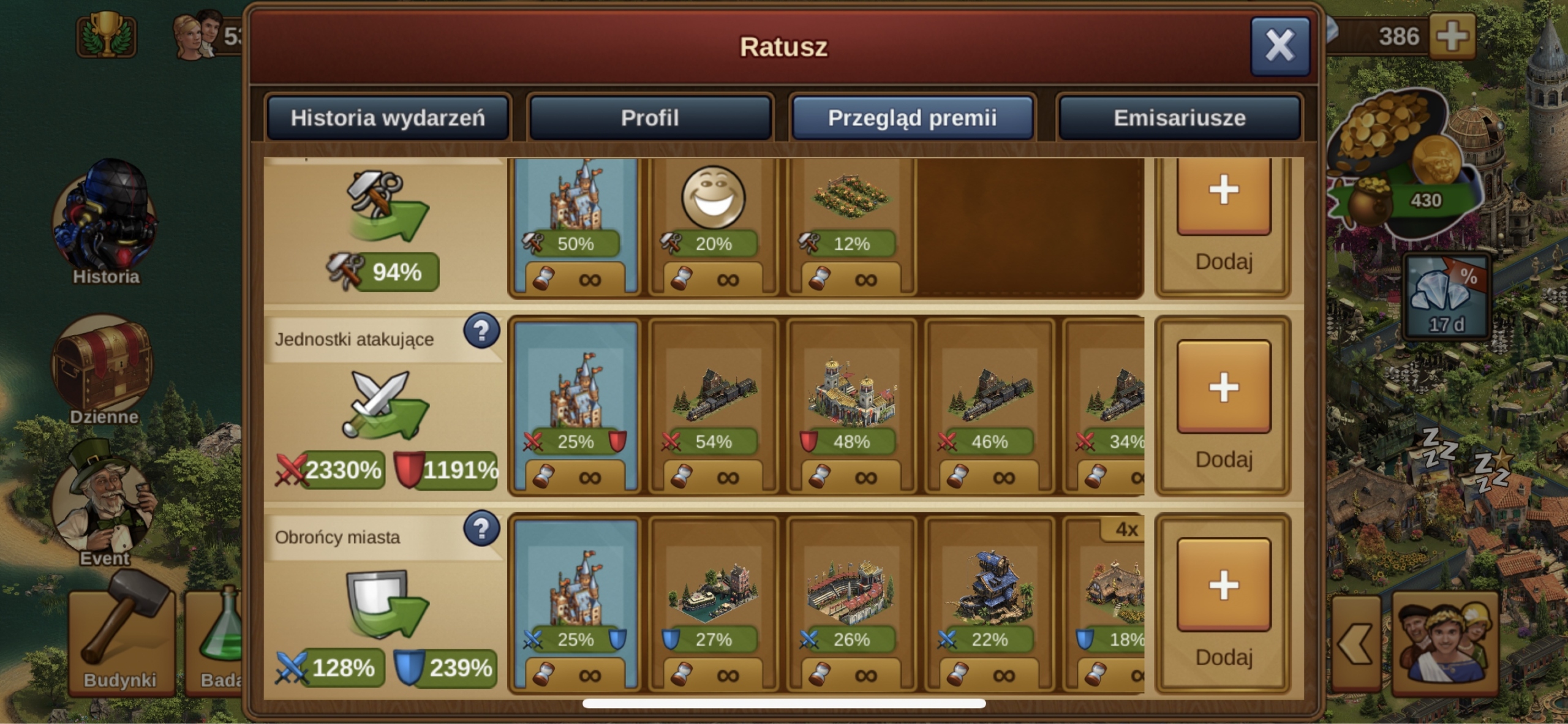Open the Budynki build menu
The image size is (1568, 724).
coord(121,640)
